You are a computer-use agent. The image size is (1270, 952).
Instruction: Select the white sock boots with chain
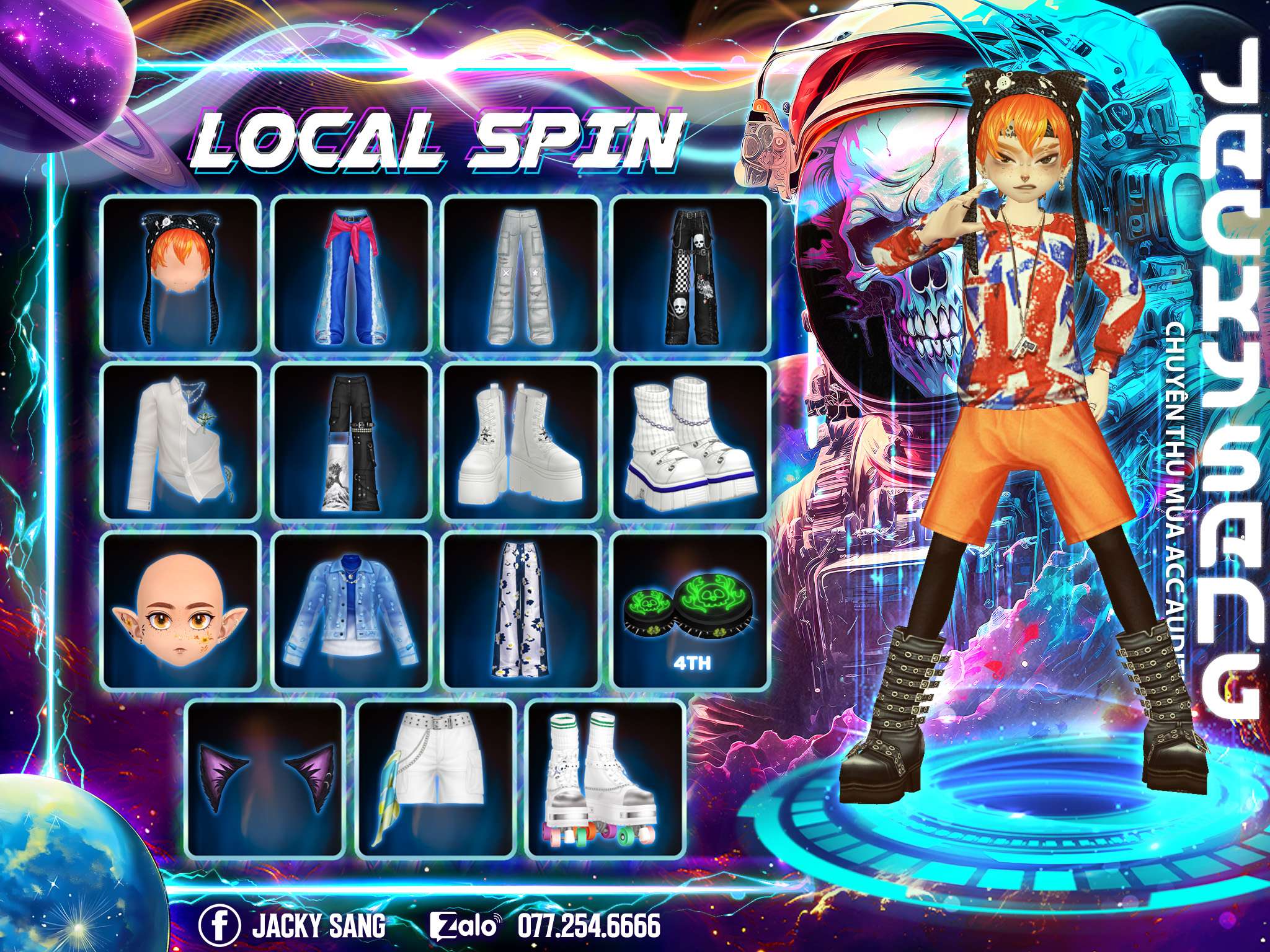click(691, 442)
